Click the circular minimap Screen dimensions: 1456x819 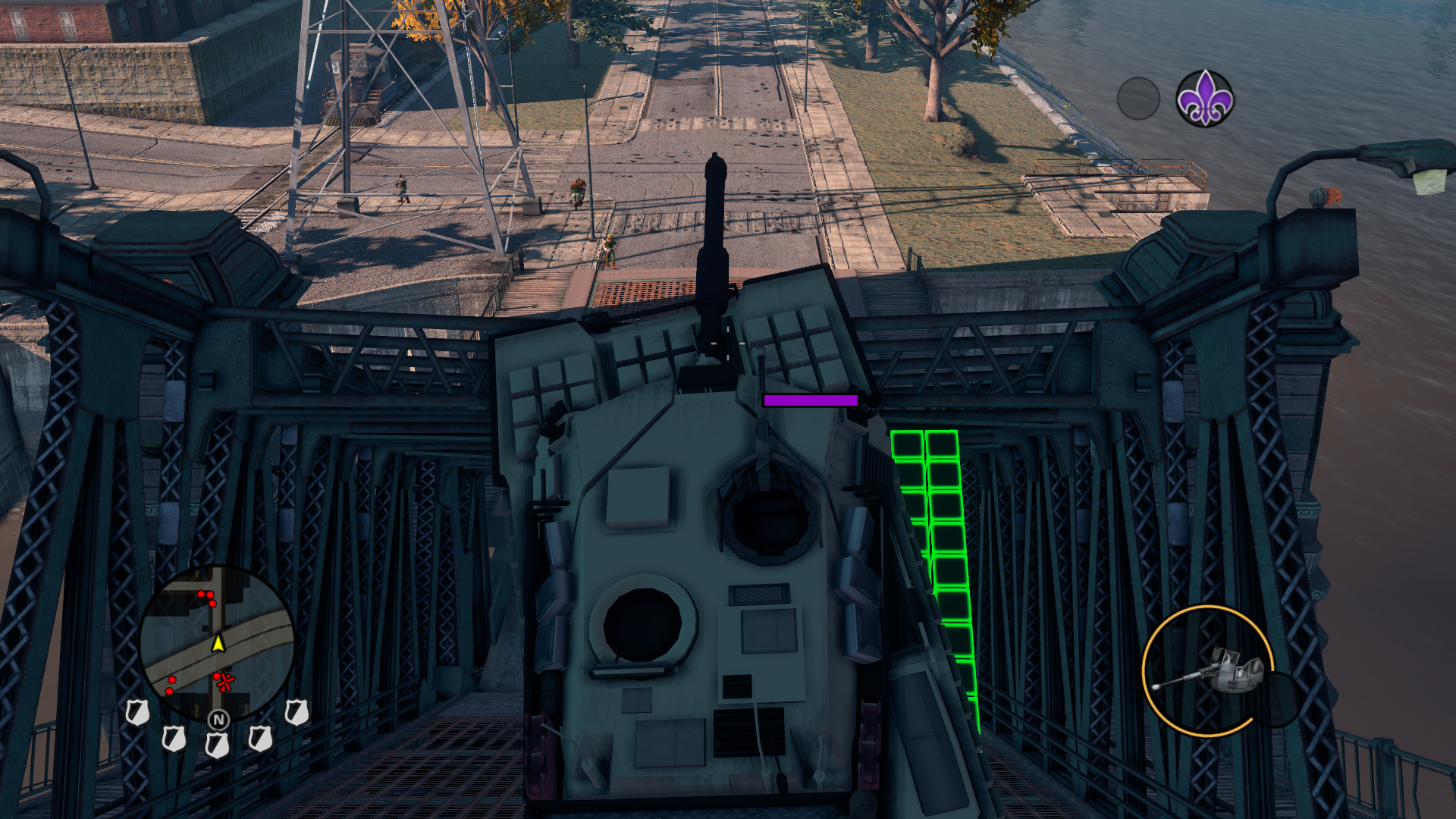tap(217, 642)
